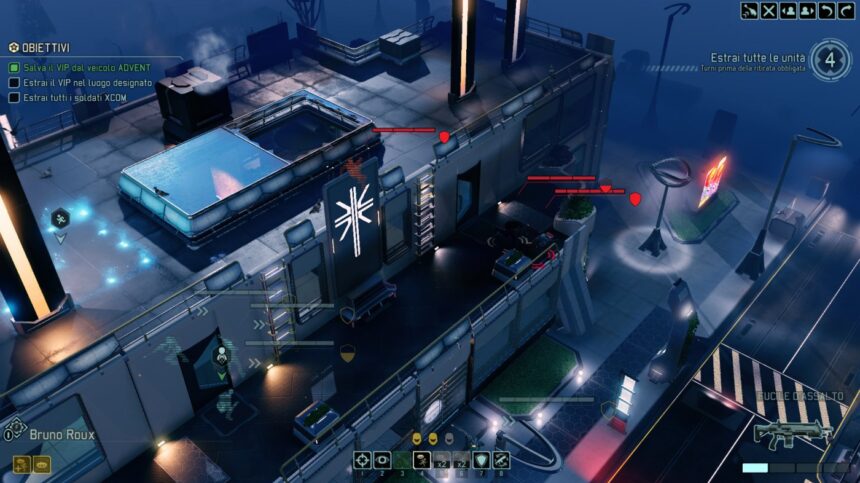This screenshot has height=483, width=860.
Task: Switch to the previous soldier
Action: [788, 11]
